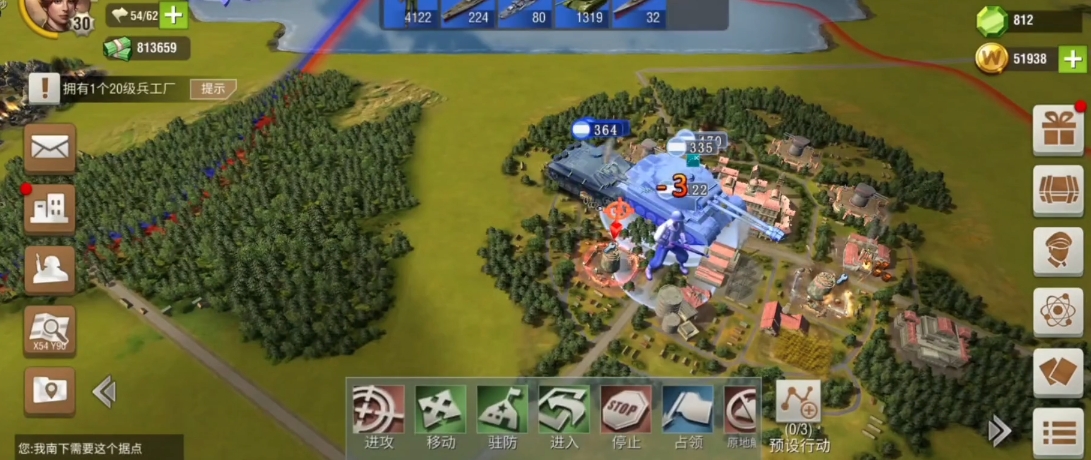Open the soldier troops icon
The height and width of the screenshot is (460, 1091).
point(49,270)
